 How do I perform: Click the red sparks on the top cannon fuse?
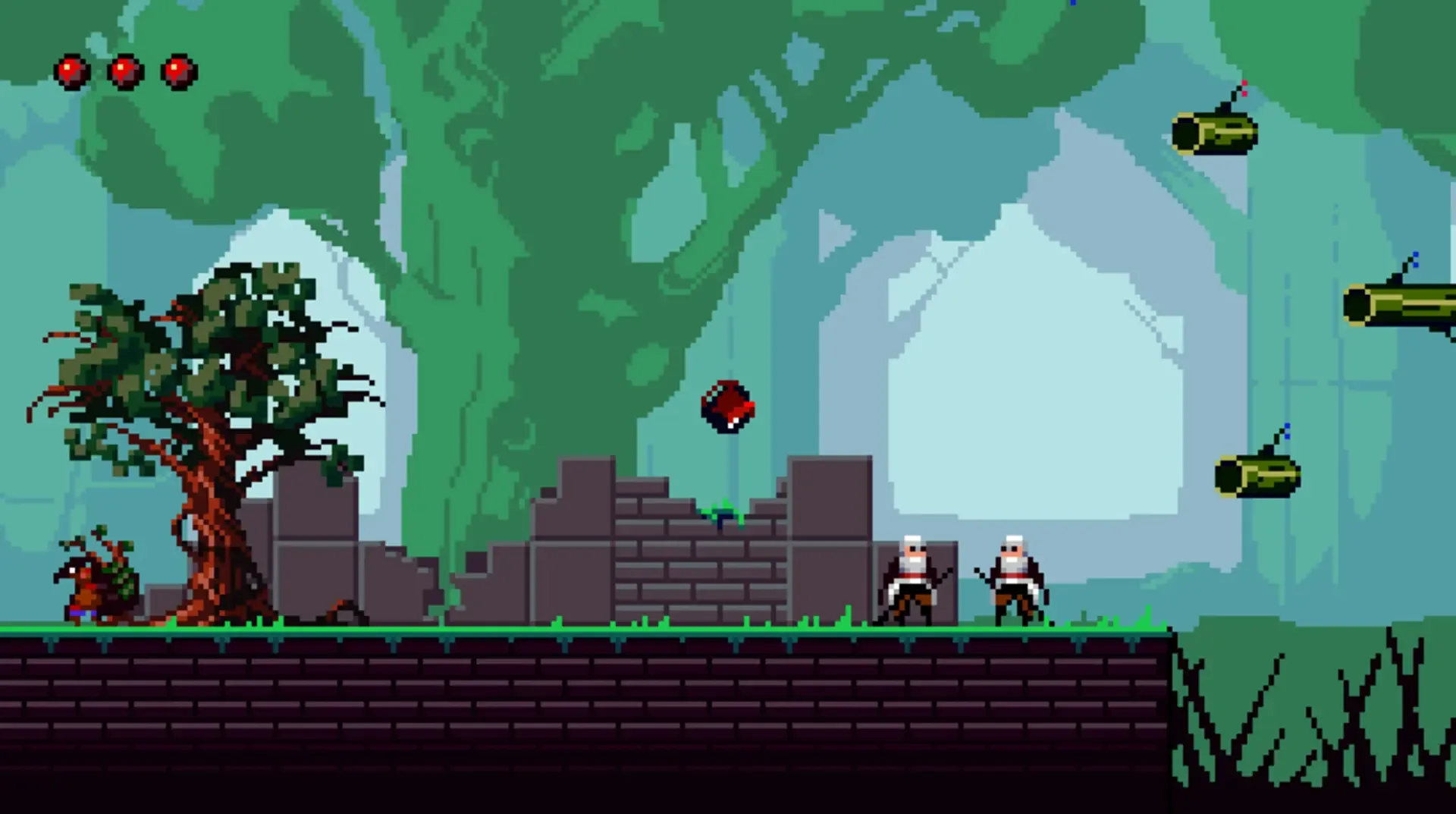coord(1244,90)
